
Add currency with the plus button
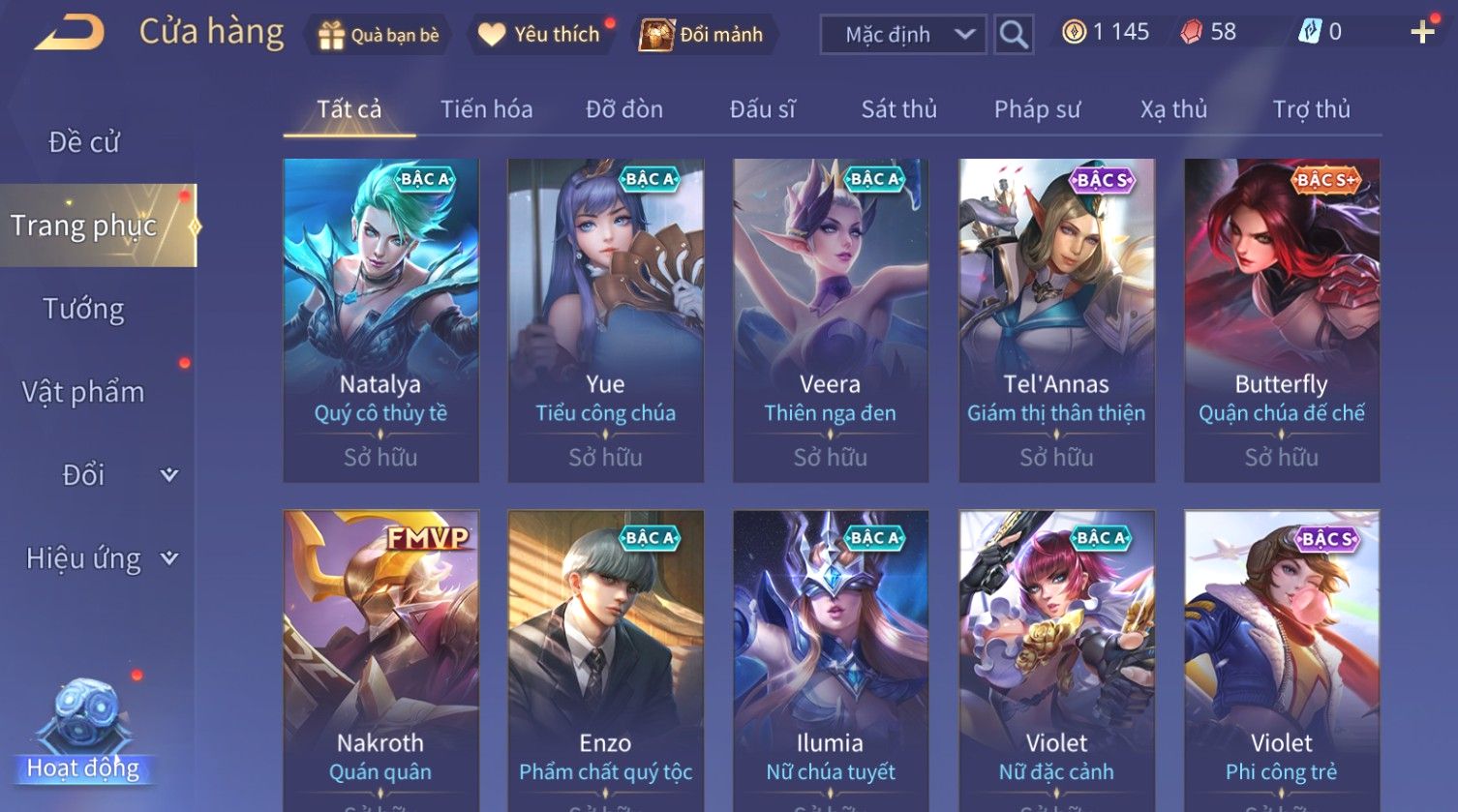1421,33
